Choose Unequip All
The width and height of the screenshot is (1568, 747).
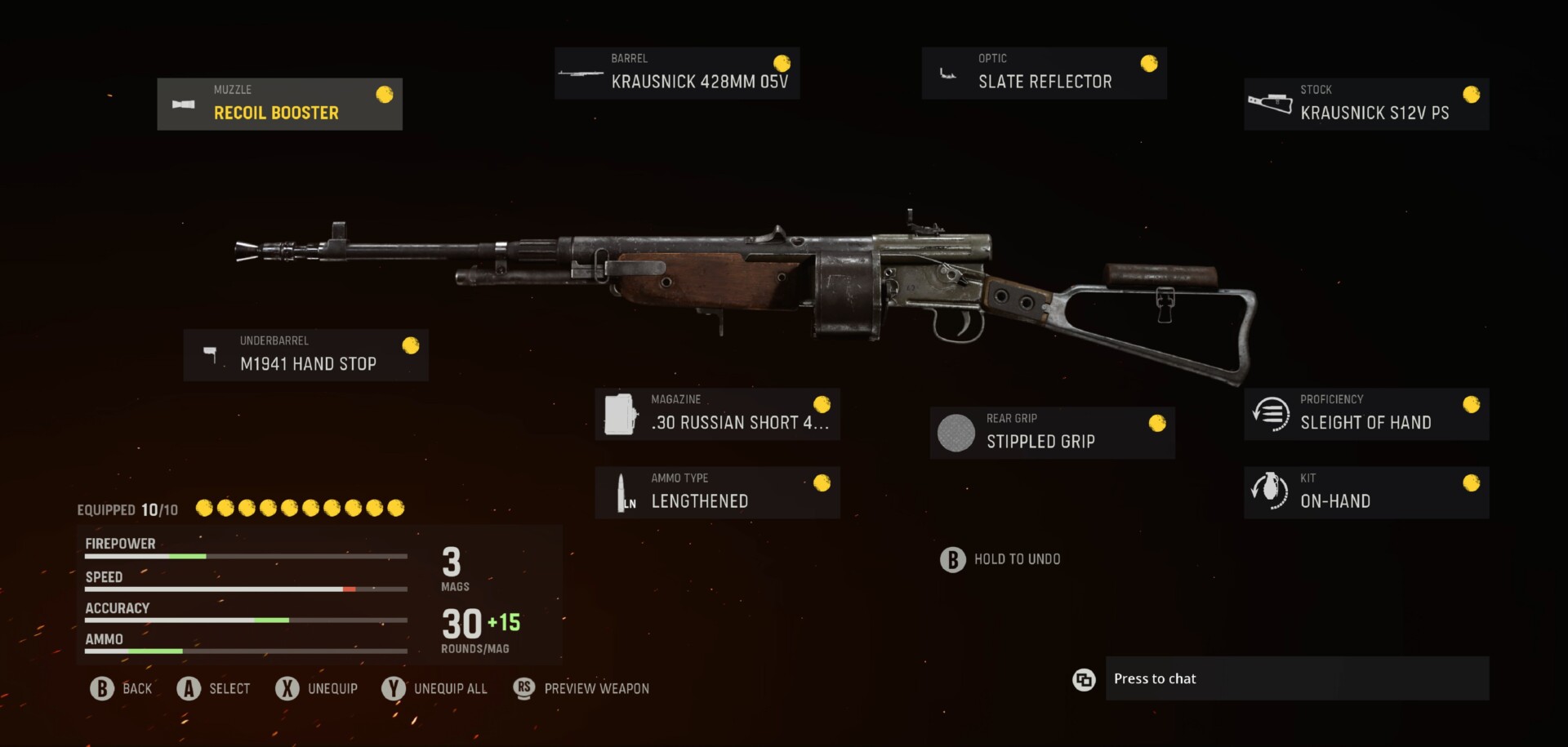pyautogui.click(x=434, y=688)
